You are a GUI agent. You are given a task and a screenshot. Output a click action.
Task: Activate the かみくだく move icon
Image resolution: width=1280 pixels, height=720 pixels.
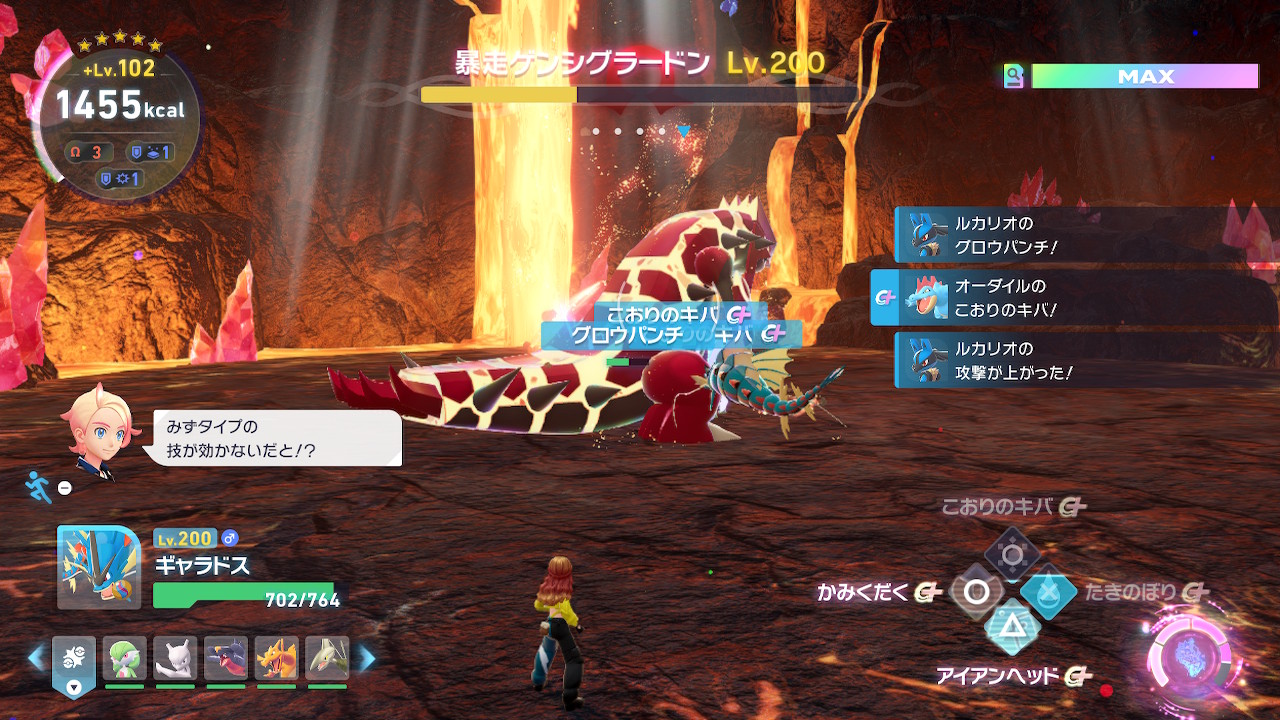pyautogui.click(x=976, y=592)
